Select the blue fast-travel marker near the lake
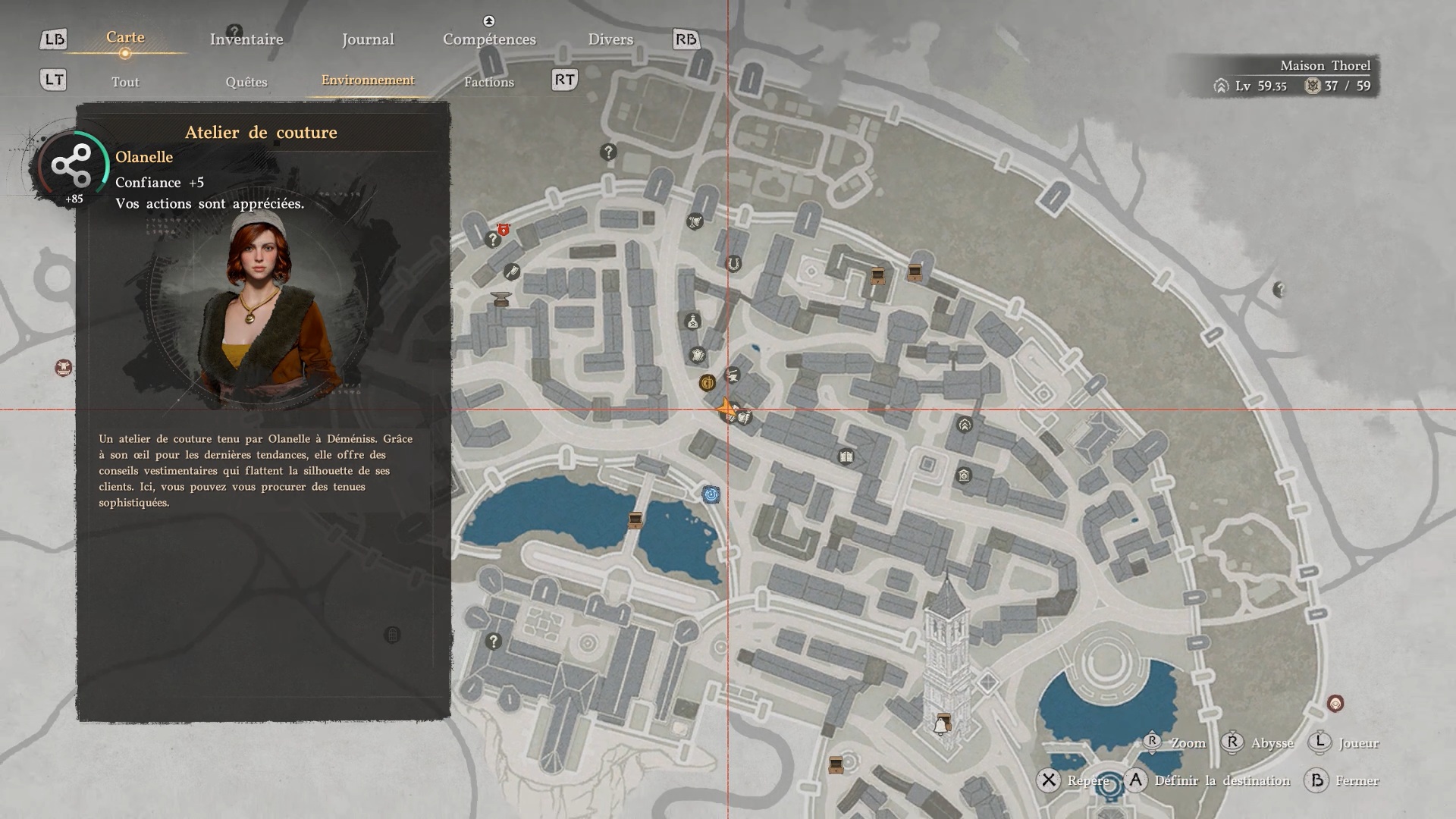 pyautogui.click(x=711, y=495)
